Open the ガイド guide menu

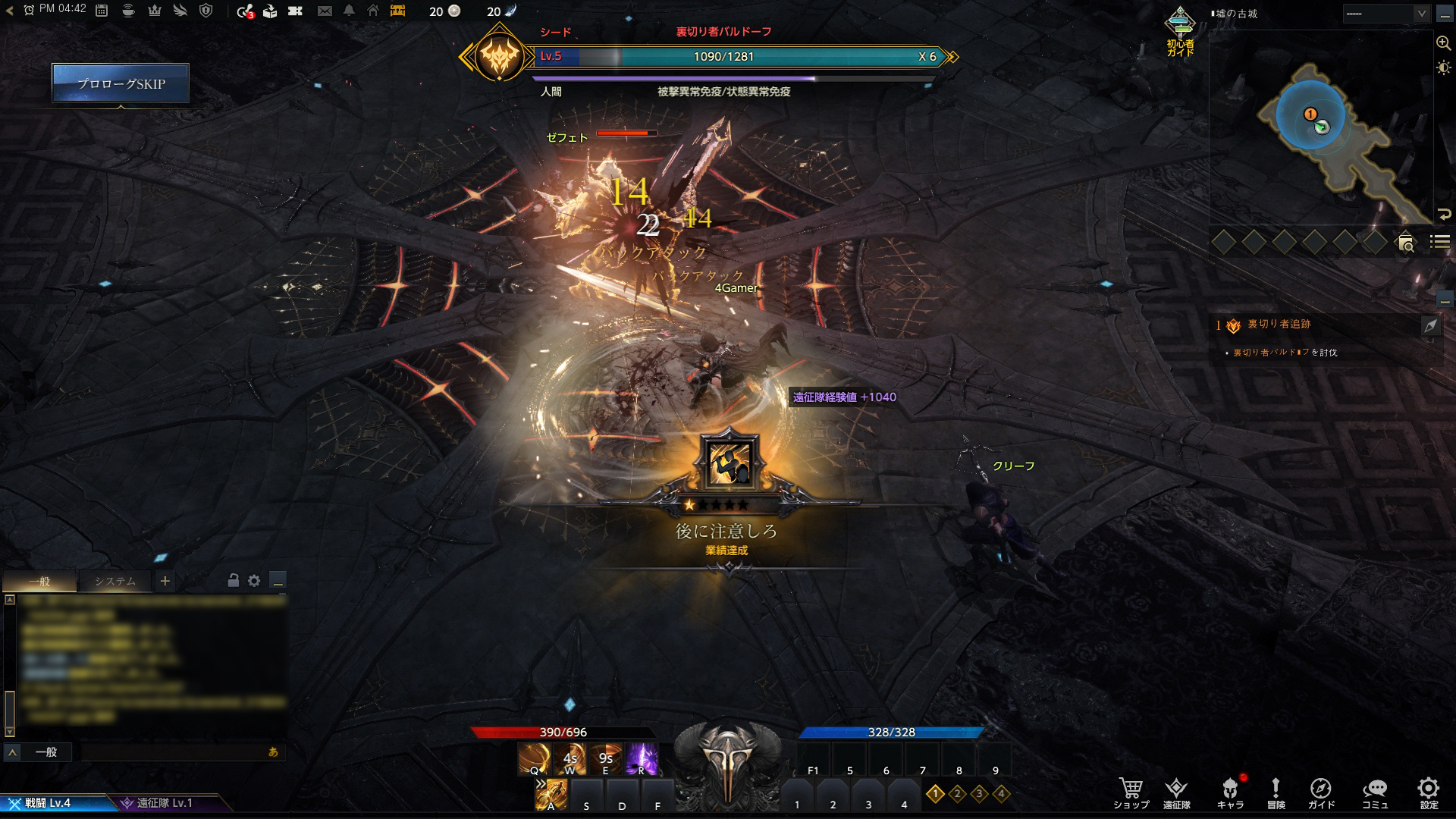[1320, 792]
